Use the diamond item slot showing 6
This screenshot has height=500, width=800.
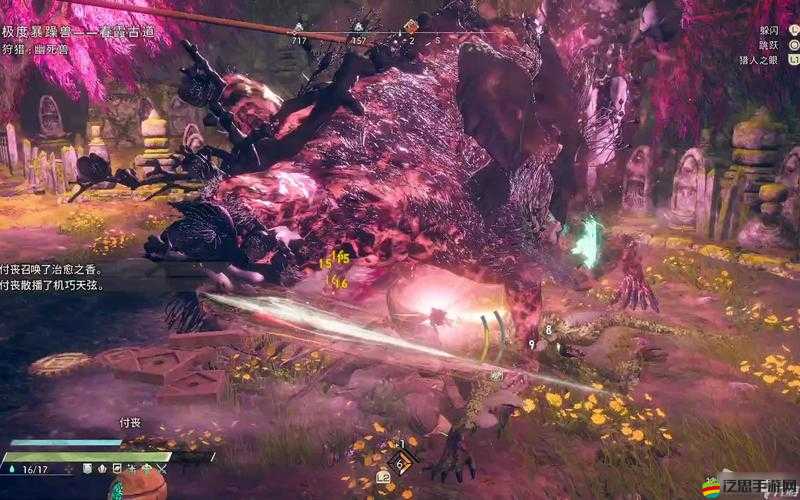pyautogui.click(x=400, y=462)
